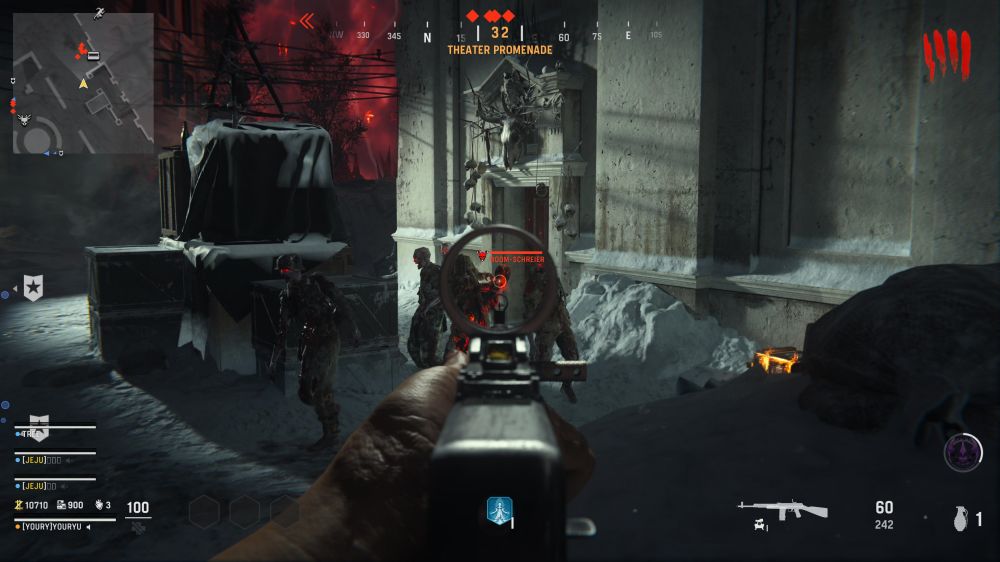Image resolution: width=1000 pixels, height=562 pixels.
Task: Activate the purple artifact ability icon
Action: 963,453
